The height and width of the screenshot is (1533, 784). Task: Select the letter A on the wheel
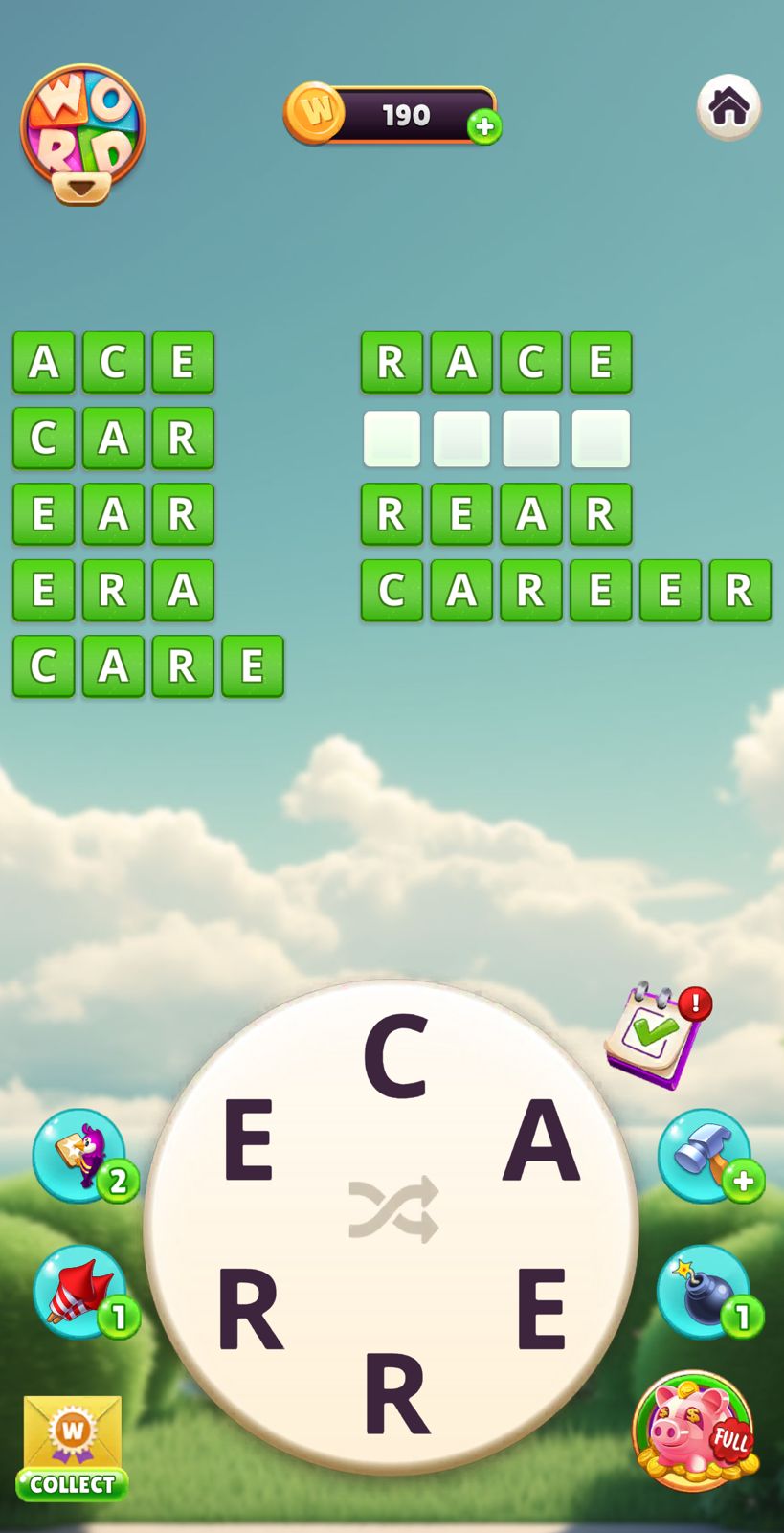tap(542, 1141)
